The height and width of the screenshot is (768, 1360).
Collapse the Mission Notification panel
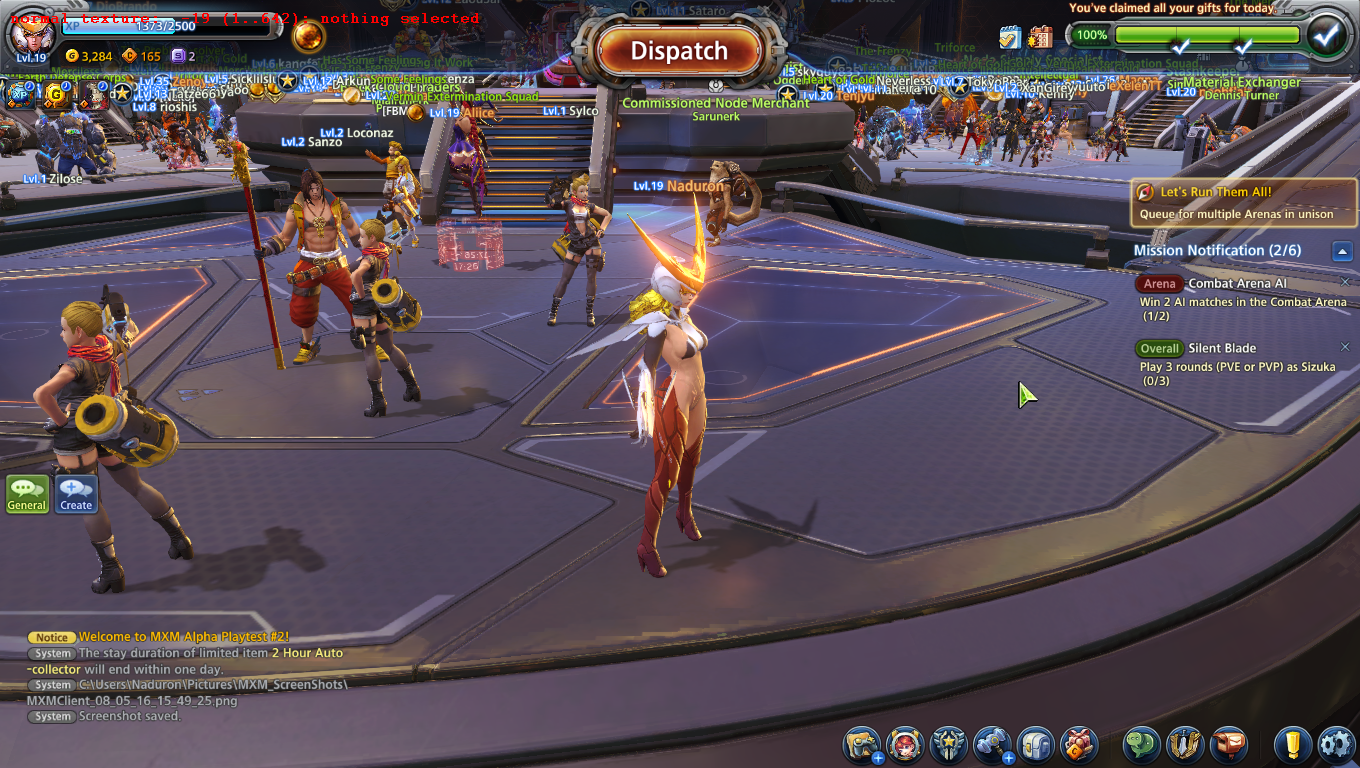[x=1343, y=251]
